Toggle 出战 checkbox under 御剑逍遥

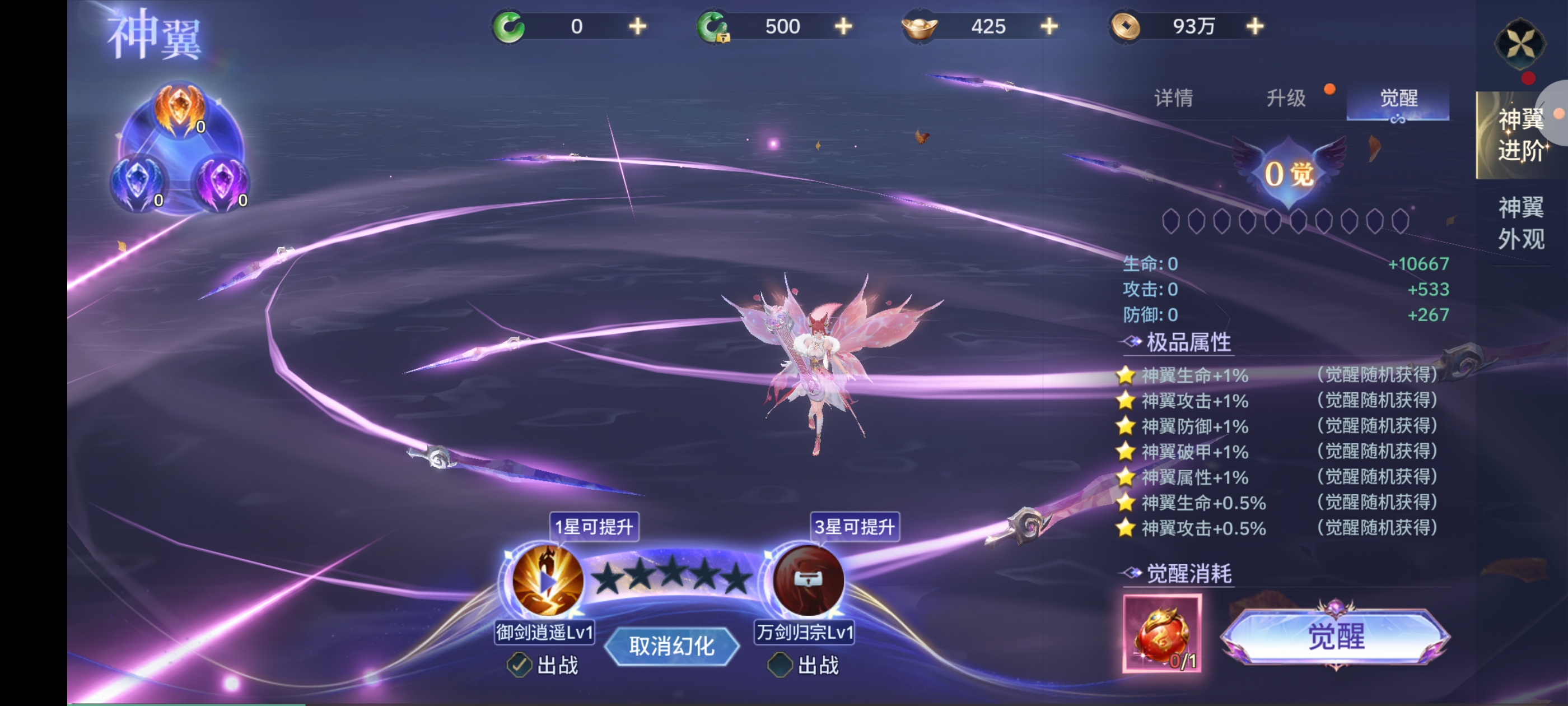pyautogui.click(x=519, y=665)
